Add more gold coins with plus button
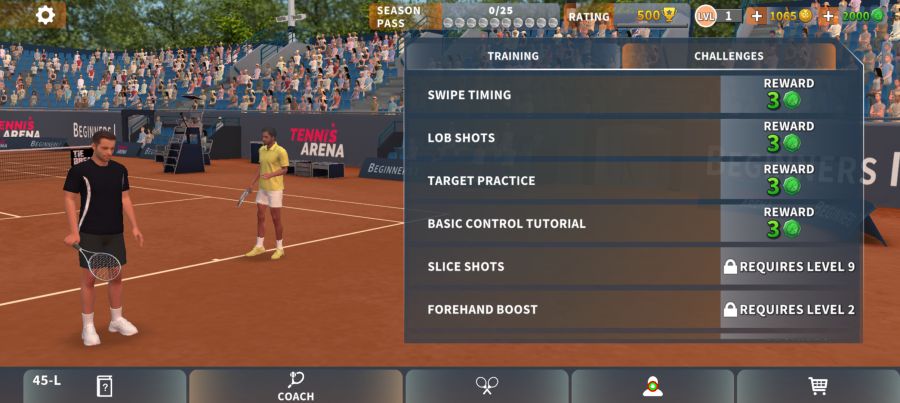This screenshot has width=900, height=403. click(x=756, y=16)
